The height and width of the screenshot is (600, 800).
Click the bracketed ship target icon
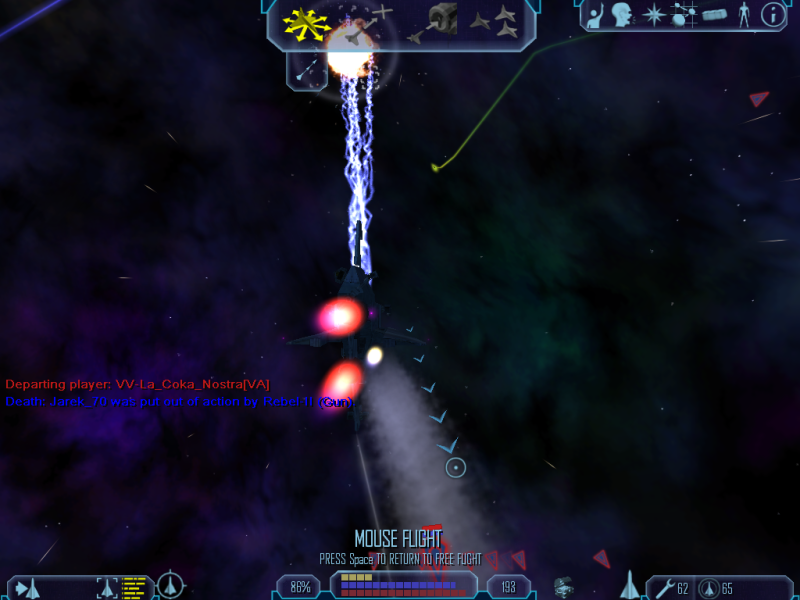[106, 587]
